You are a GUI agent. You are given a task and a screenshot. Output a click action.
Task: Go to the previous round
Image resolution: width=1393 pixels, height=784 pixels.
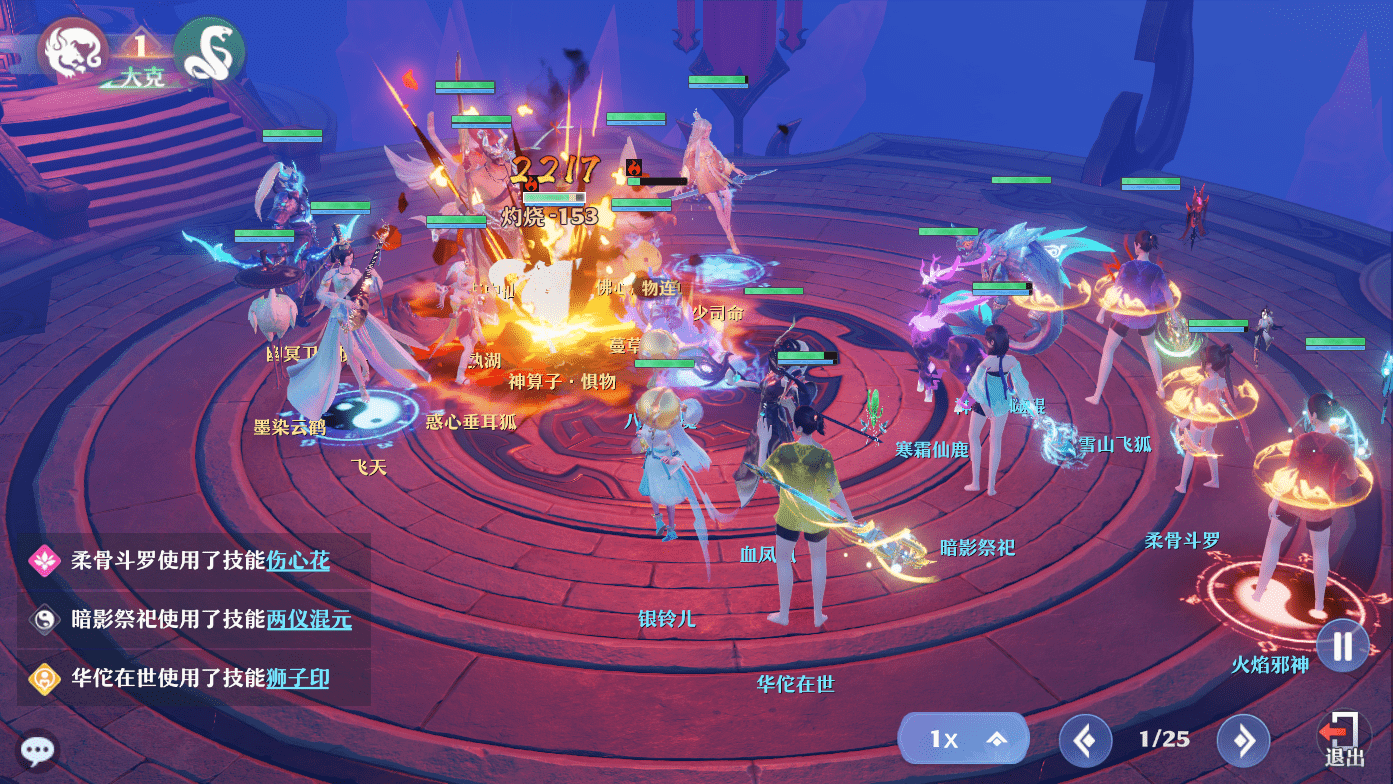(1085, 741)
